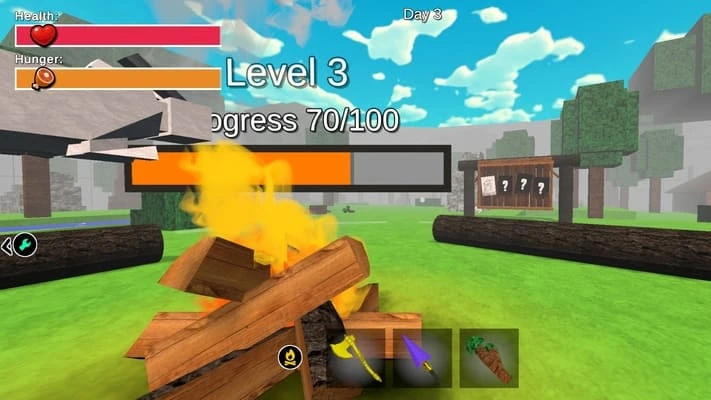Image resolution: width=711 pixels, height=400 pixels.
Task: Click the campfire icon button
Action: [x=290, y=355]
